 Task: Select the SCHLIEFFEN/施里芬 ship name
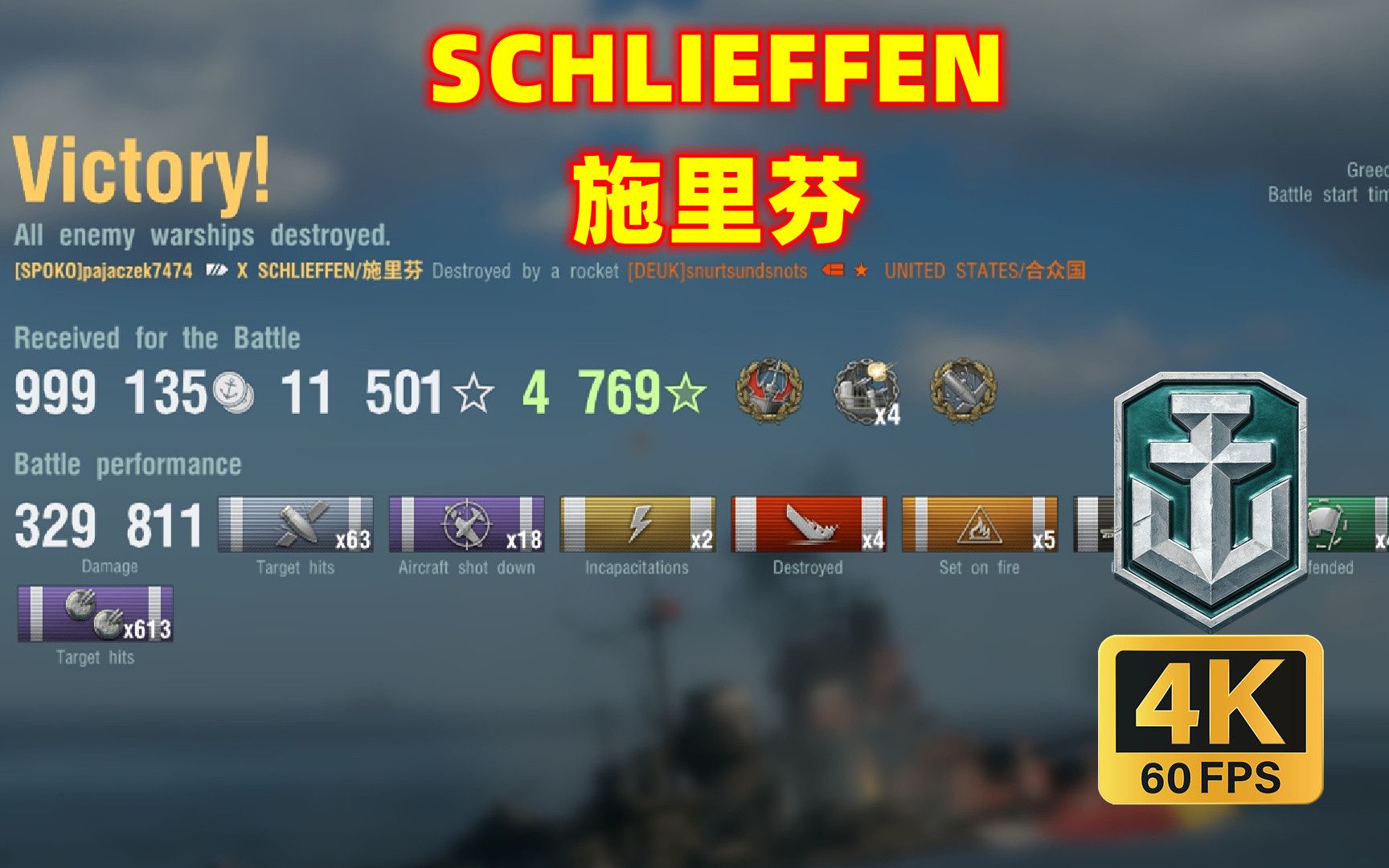click(x=338, y=272)
